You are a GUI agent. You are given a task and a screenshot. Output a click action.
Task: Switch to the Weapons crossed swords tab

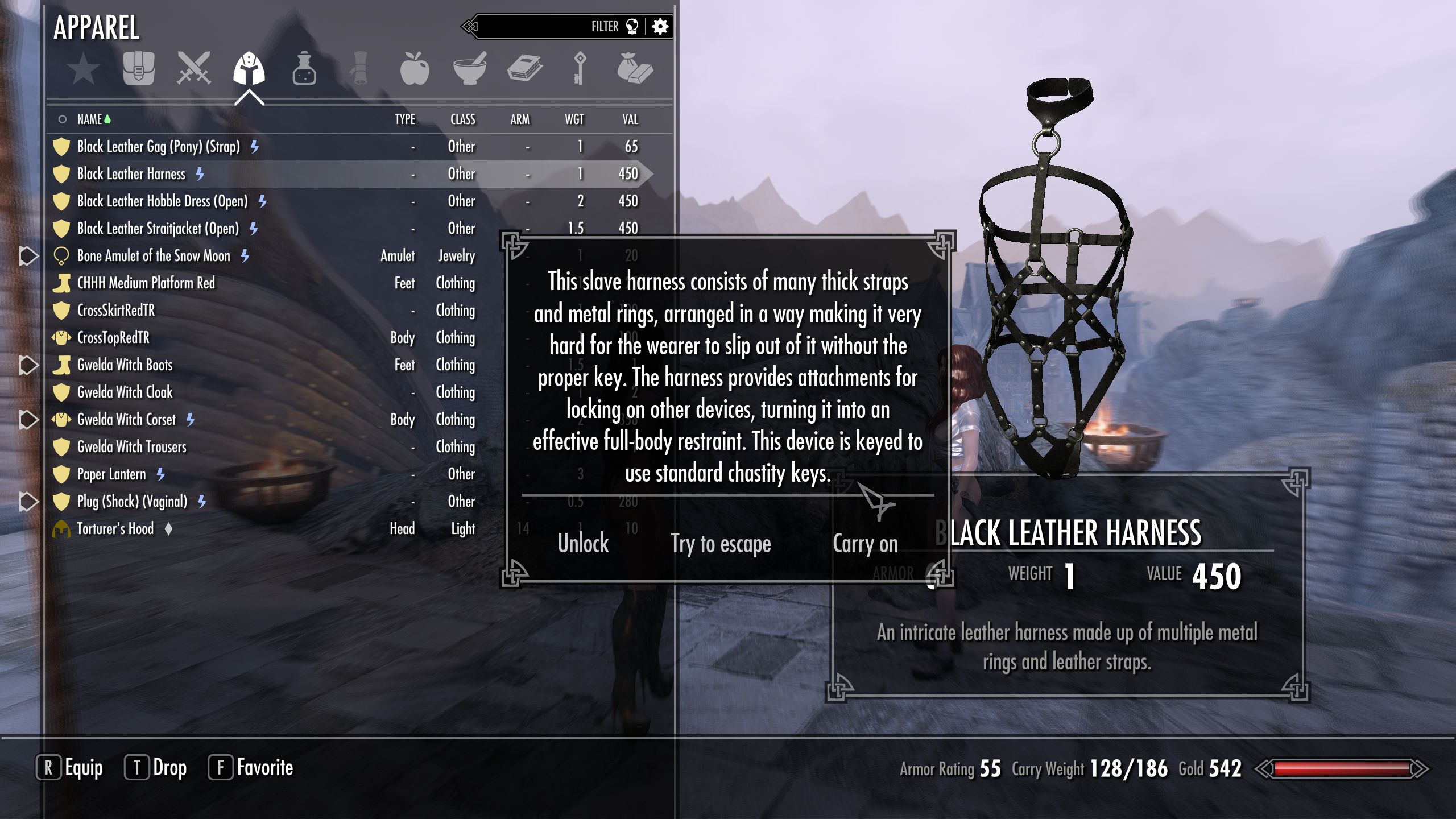(193, 69)
